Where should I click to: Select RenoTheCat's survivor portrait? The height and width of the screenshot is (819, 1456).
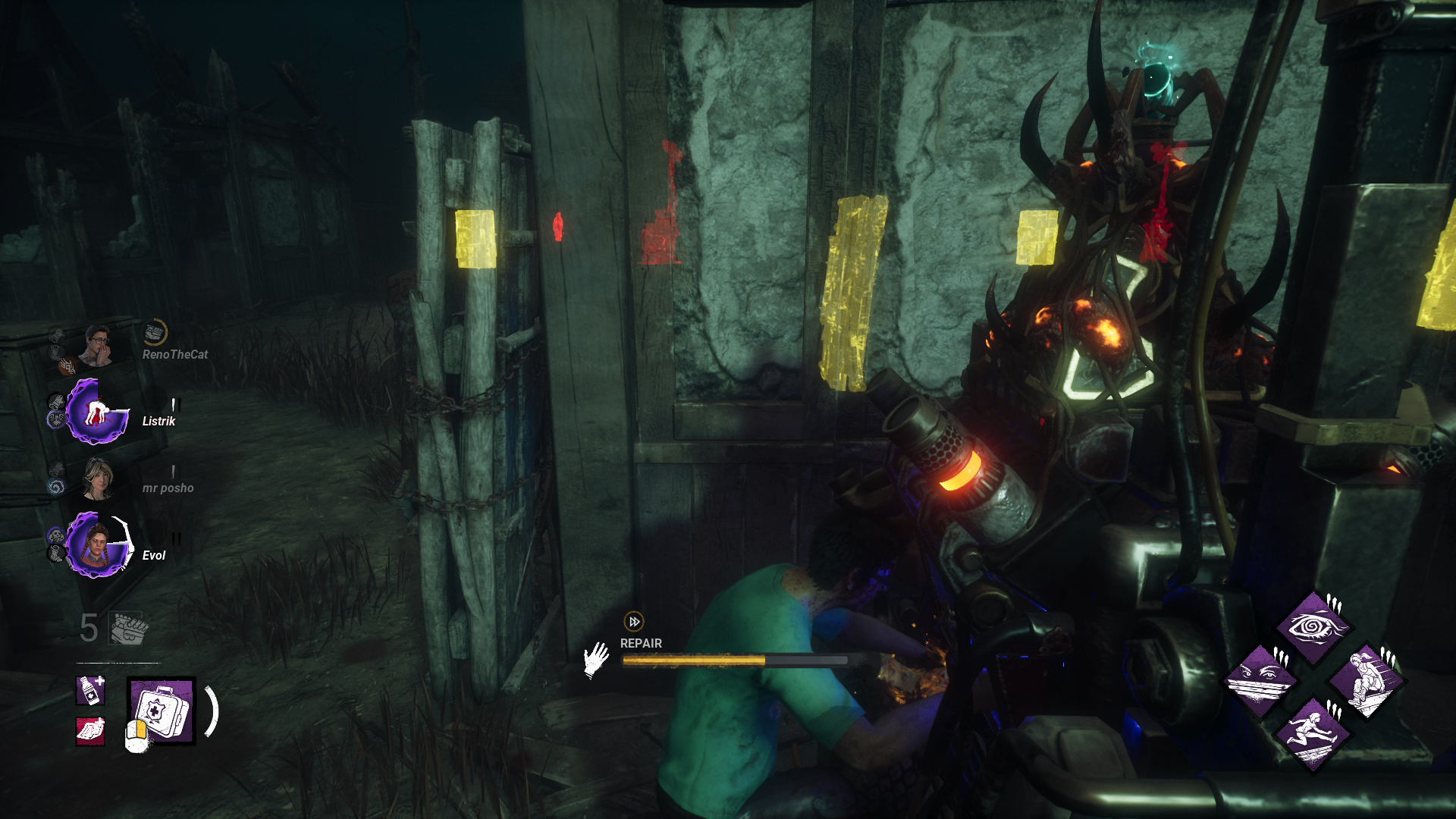pyautogui.click(x=97, y=346)
